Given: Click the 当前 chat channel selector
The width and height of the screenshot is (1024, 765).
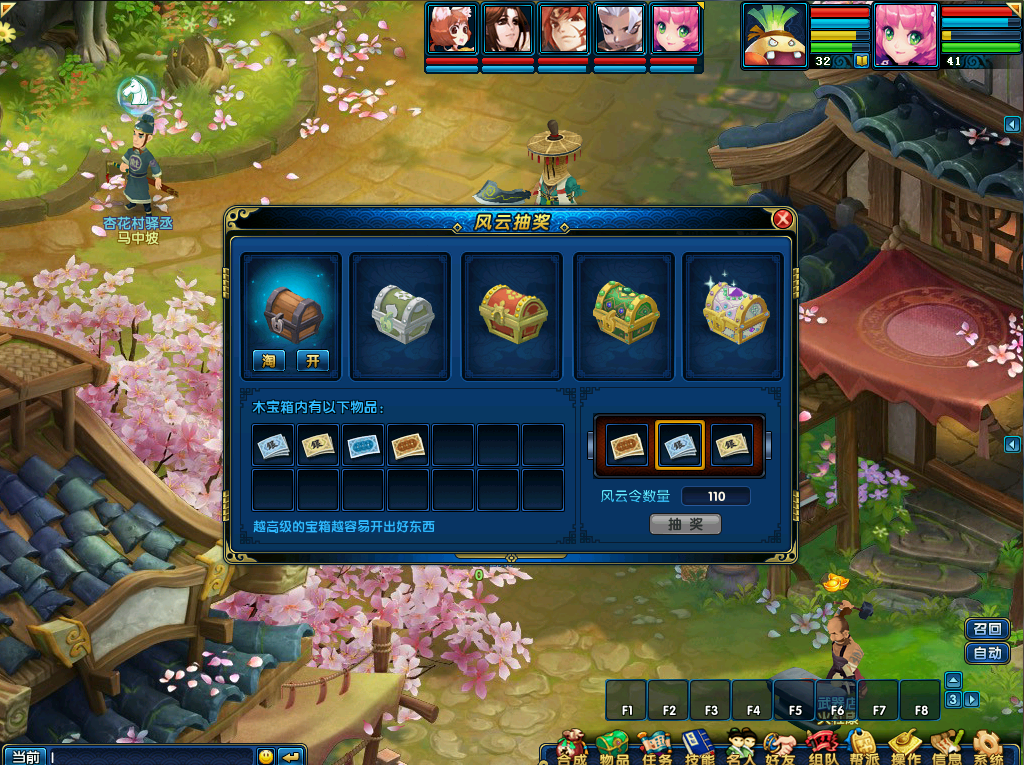Looking at the screenshot, I should pos(25,756).
